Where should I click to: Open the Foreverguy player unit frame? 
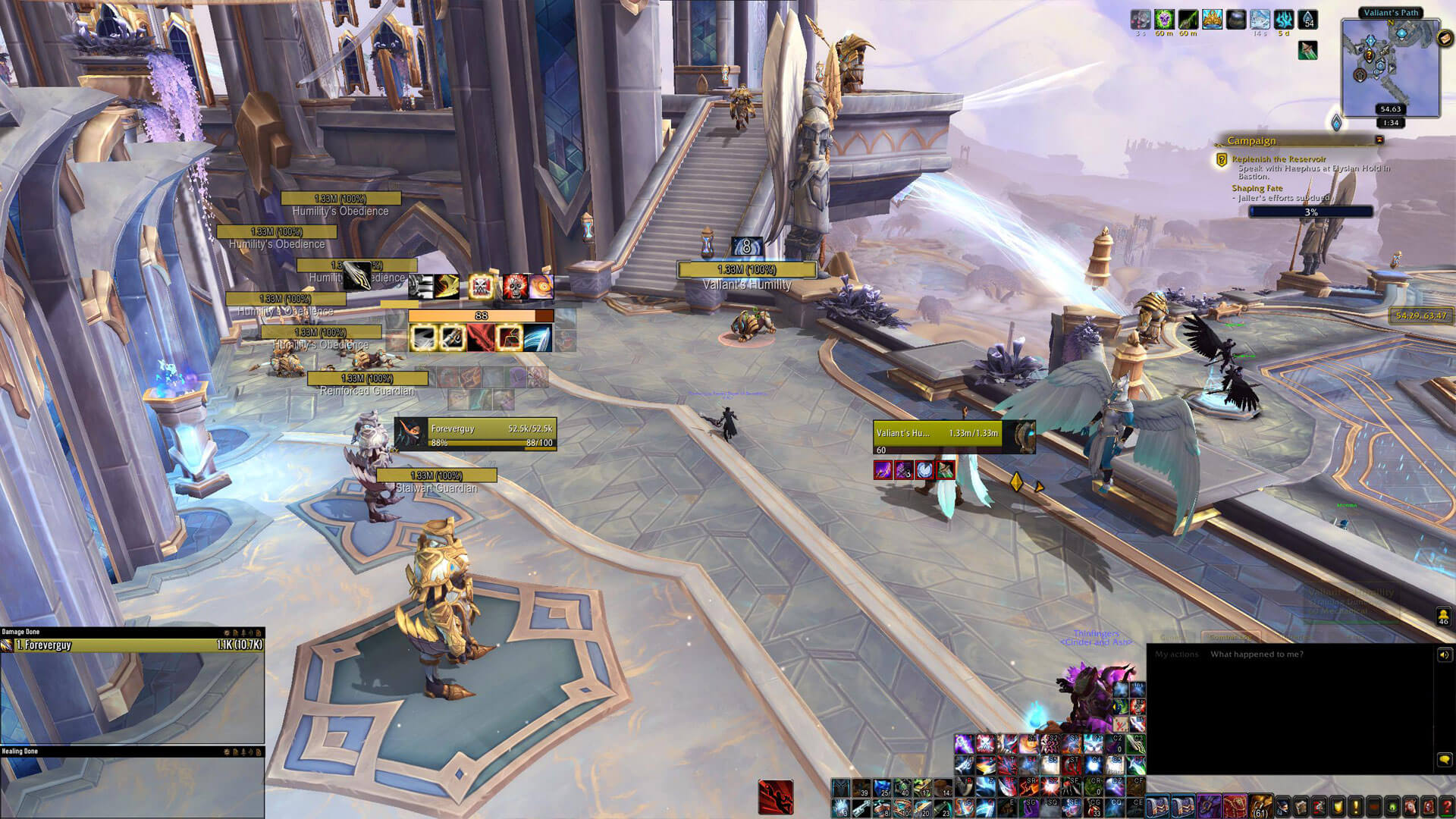tap(475, 434)
